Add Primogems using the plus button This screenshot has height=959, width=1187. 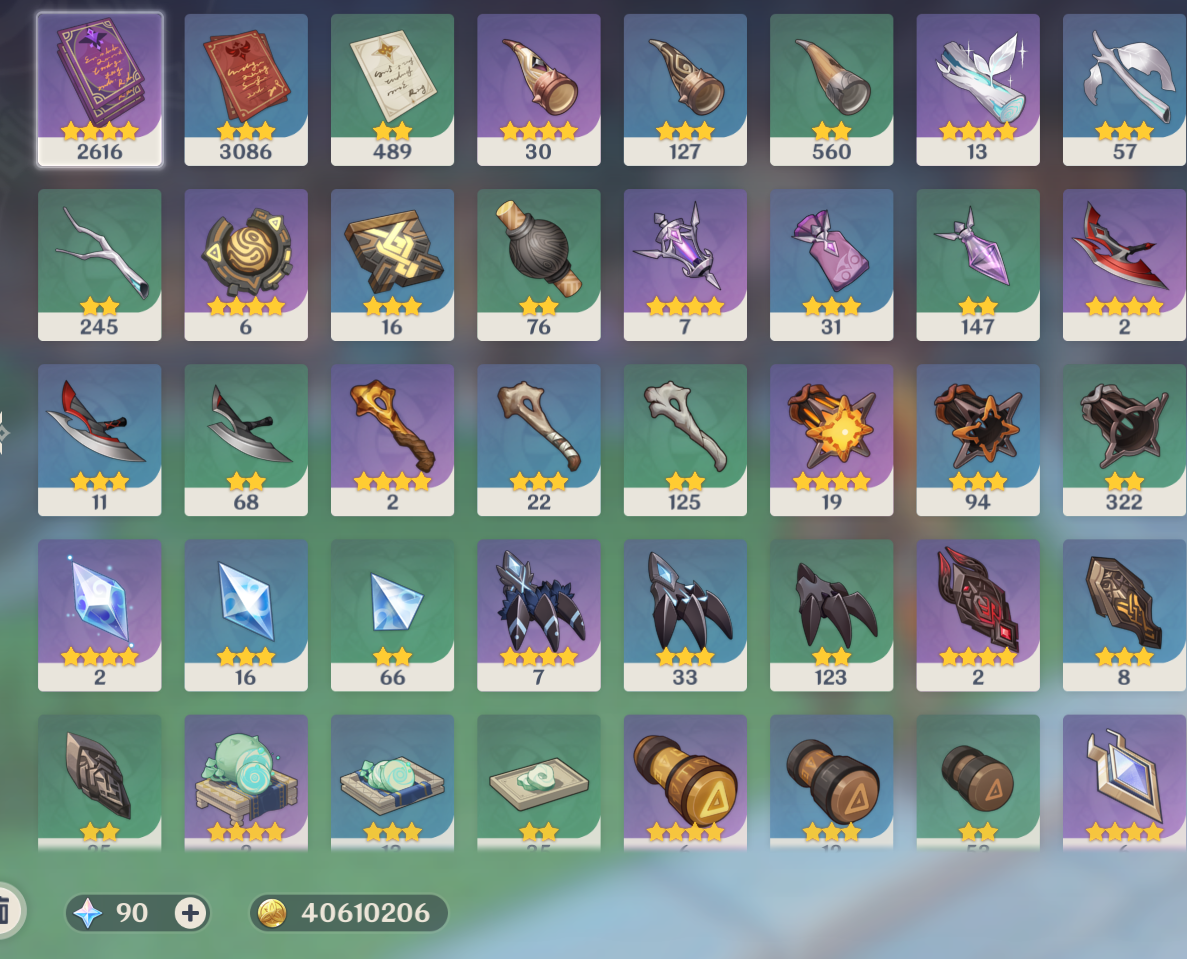[x=190, y=912]
